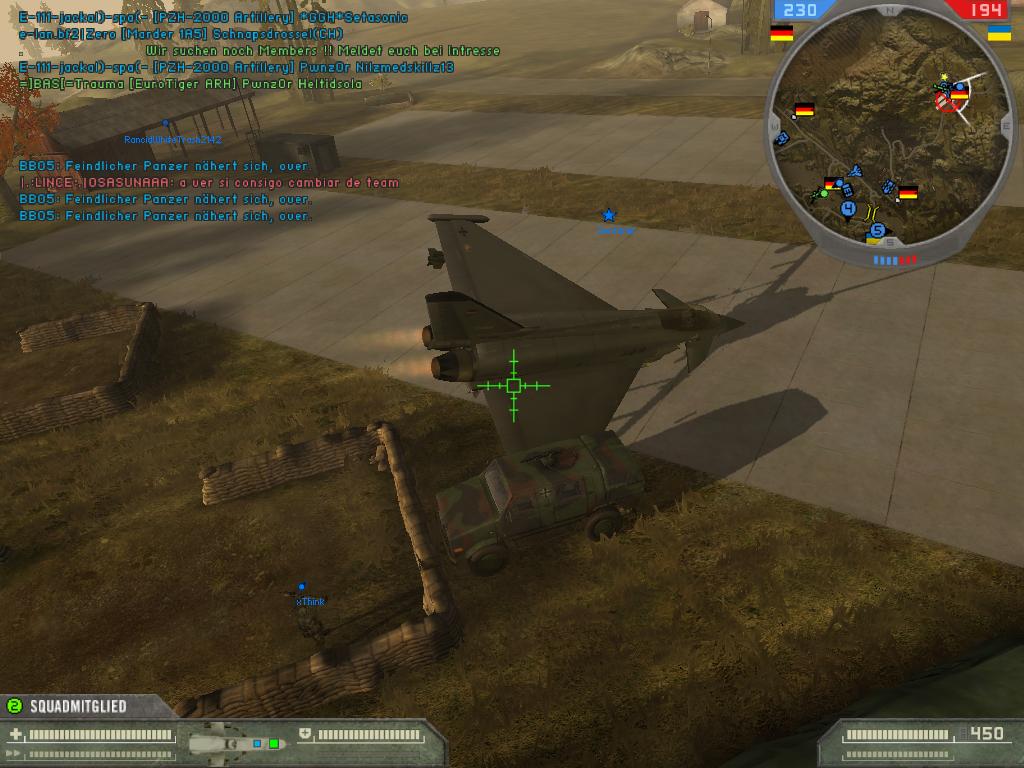The image size is (1024, 768).
Task: Select the squad 4 marker on the minimap
Action: coord(848,209)
